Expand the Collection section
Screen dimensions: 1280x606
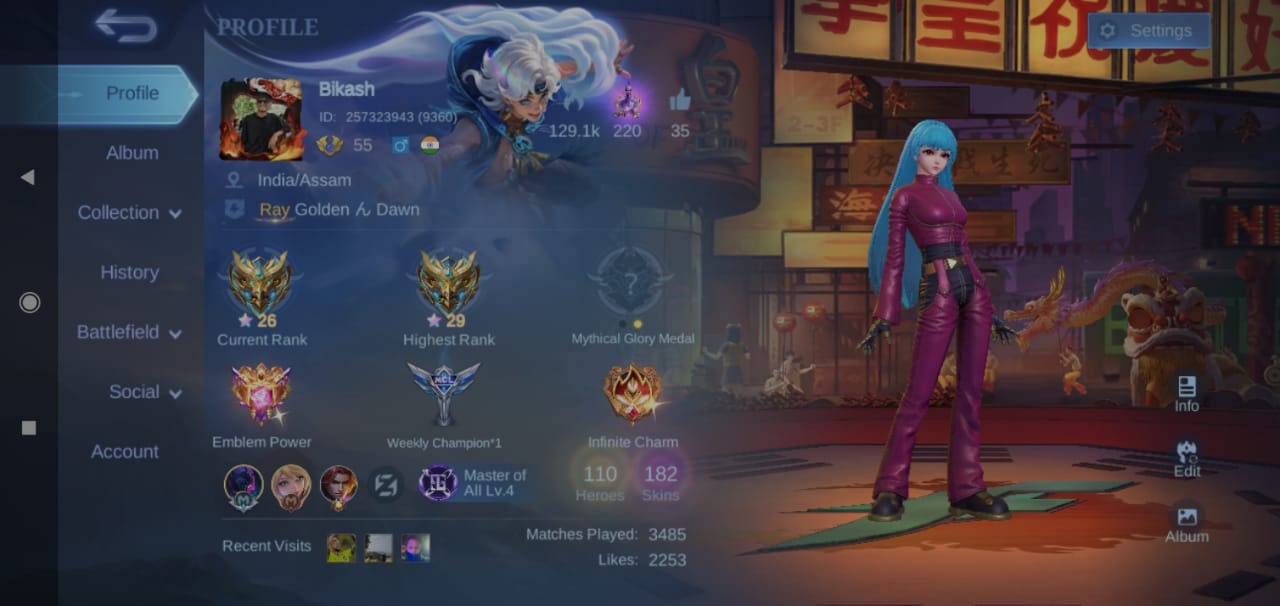pos(129,213)
